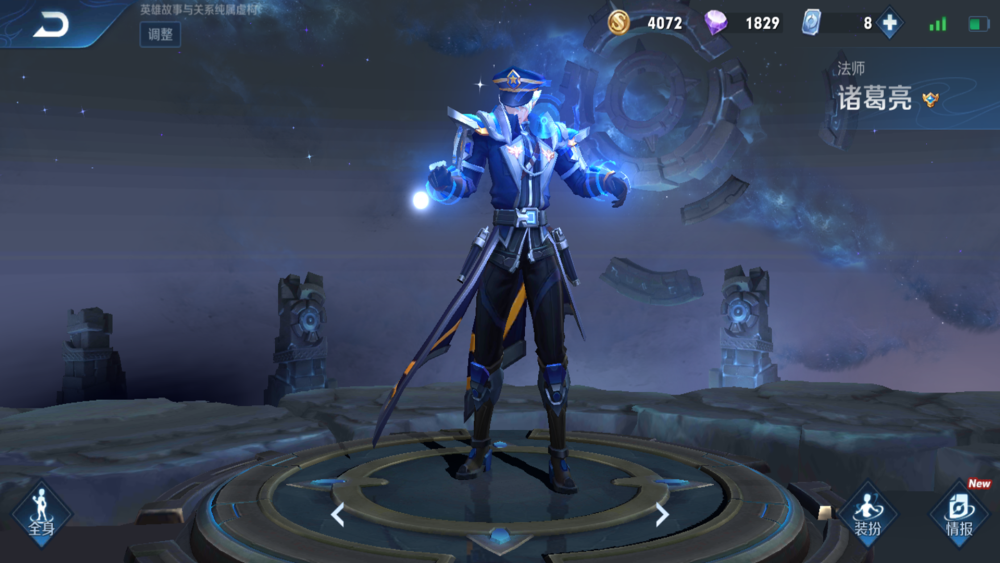Go back using the return arrow
This screenshot has height=563, width=1000.
(50, 25)
